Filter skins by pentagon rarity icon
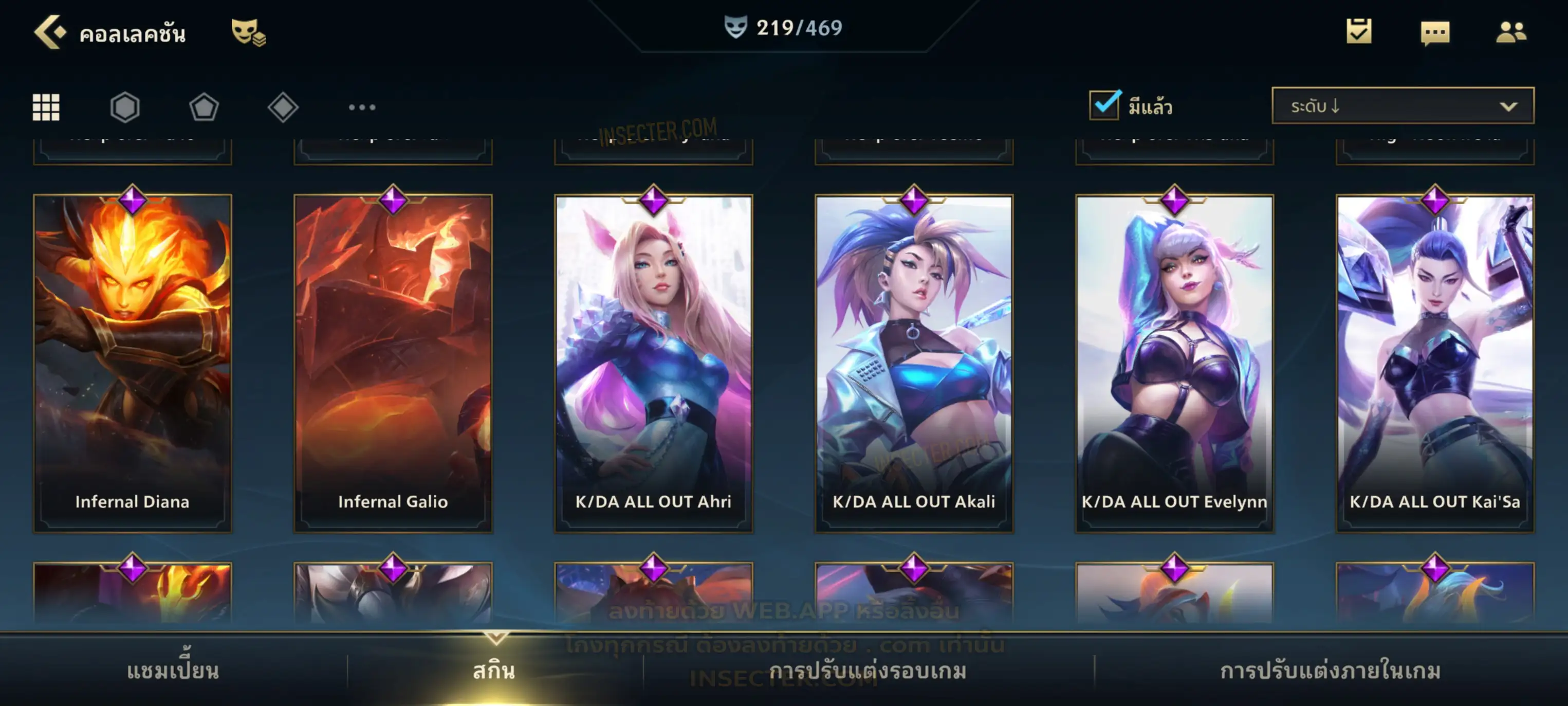 204,107
